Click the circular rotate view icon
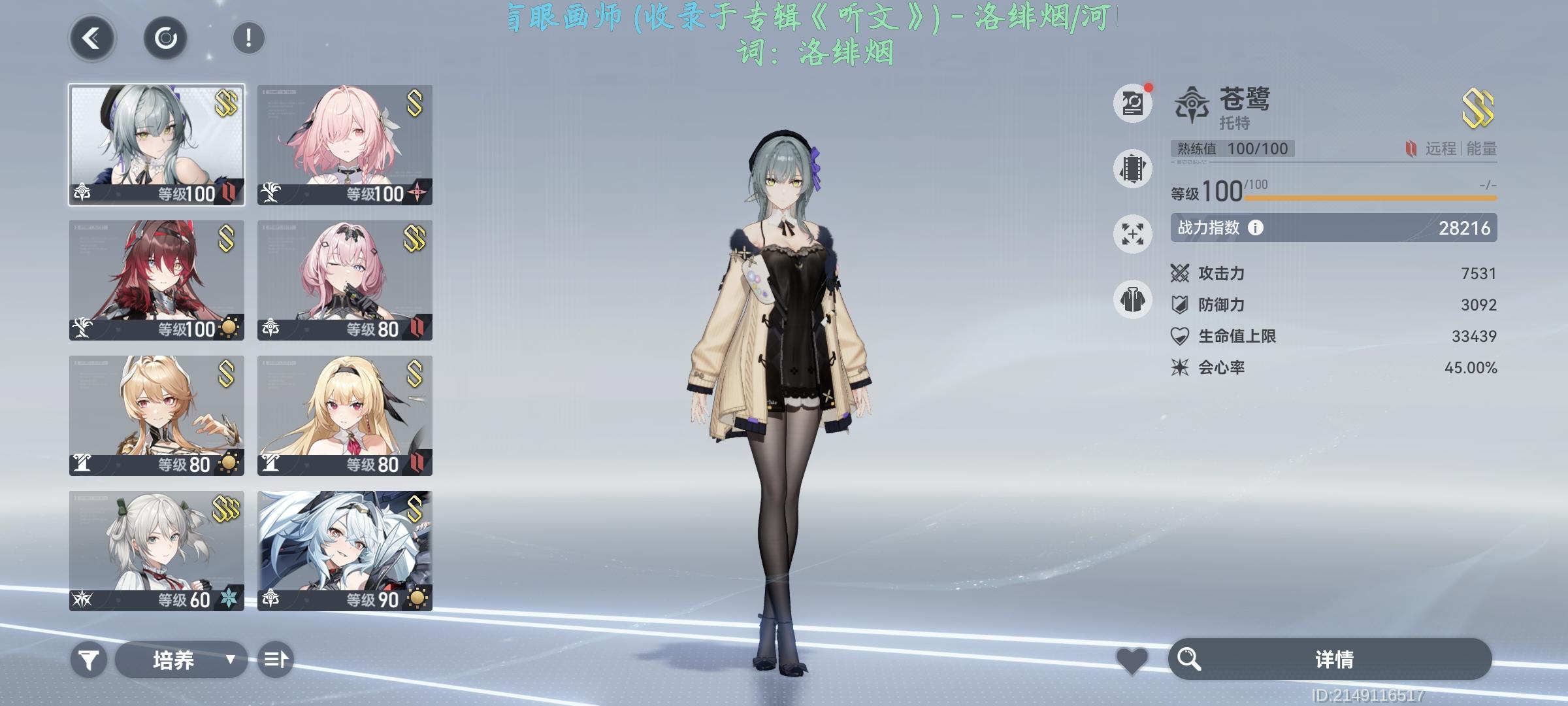 pyautogui.click(x=165, y=38)
